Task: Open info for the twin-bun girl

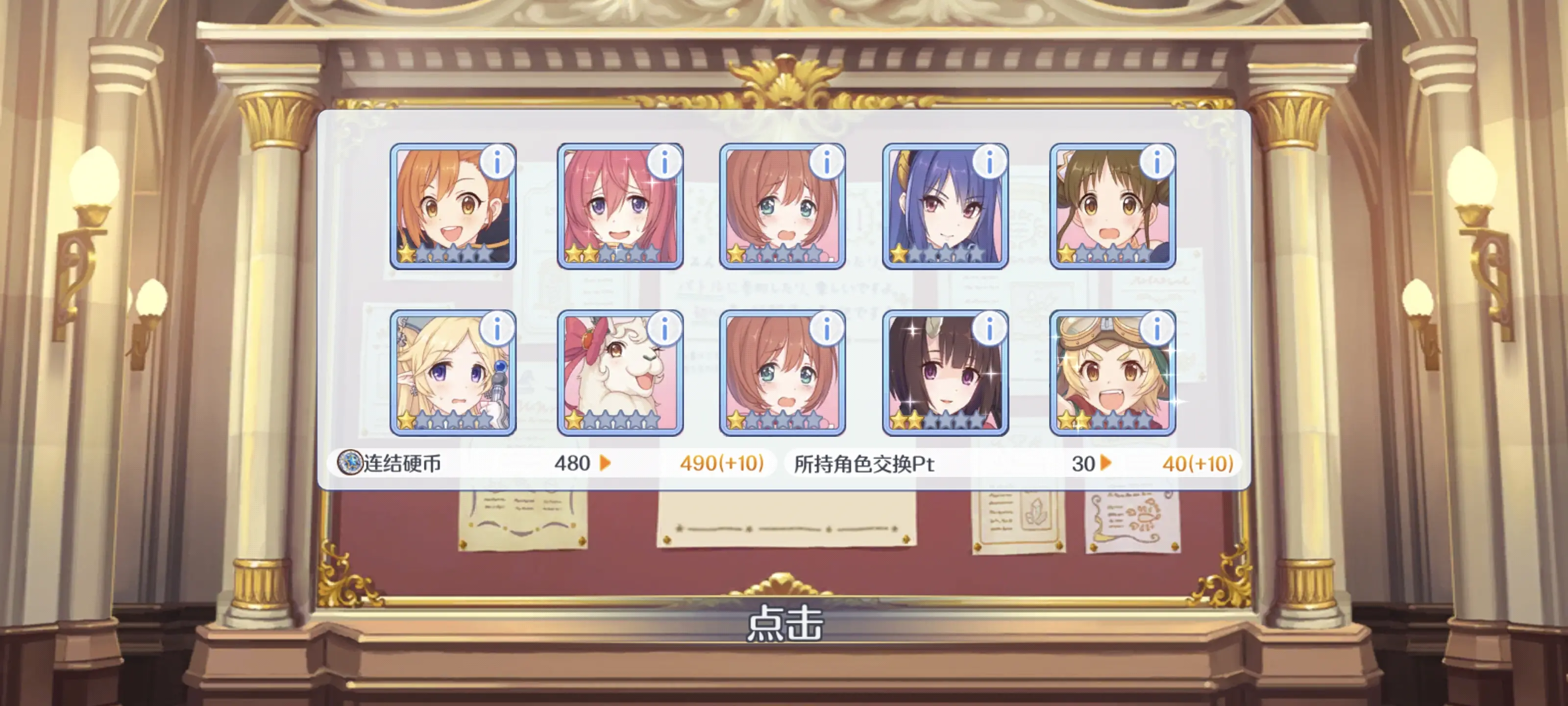Action: [x=1156, y=162]
